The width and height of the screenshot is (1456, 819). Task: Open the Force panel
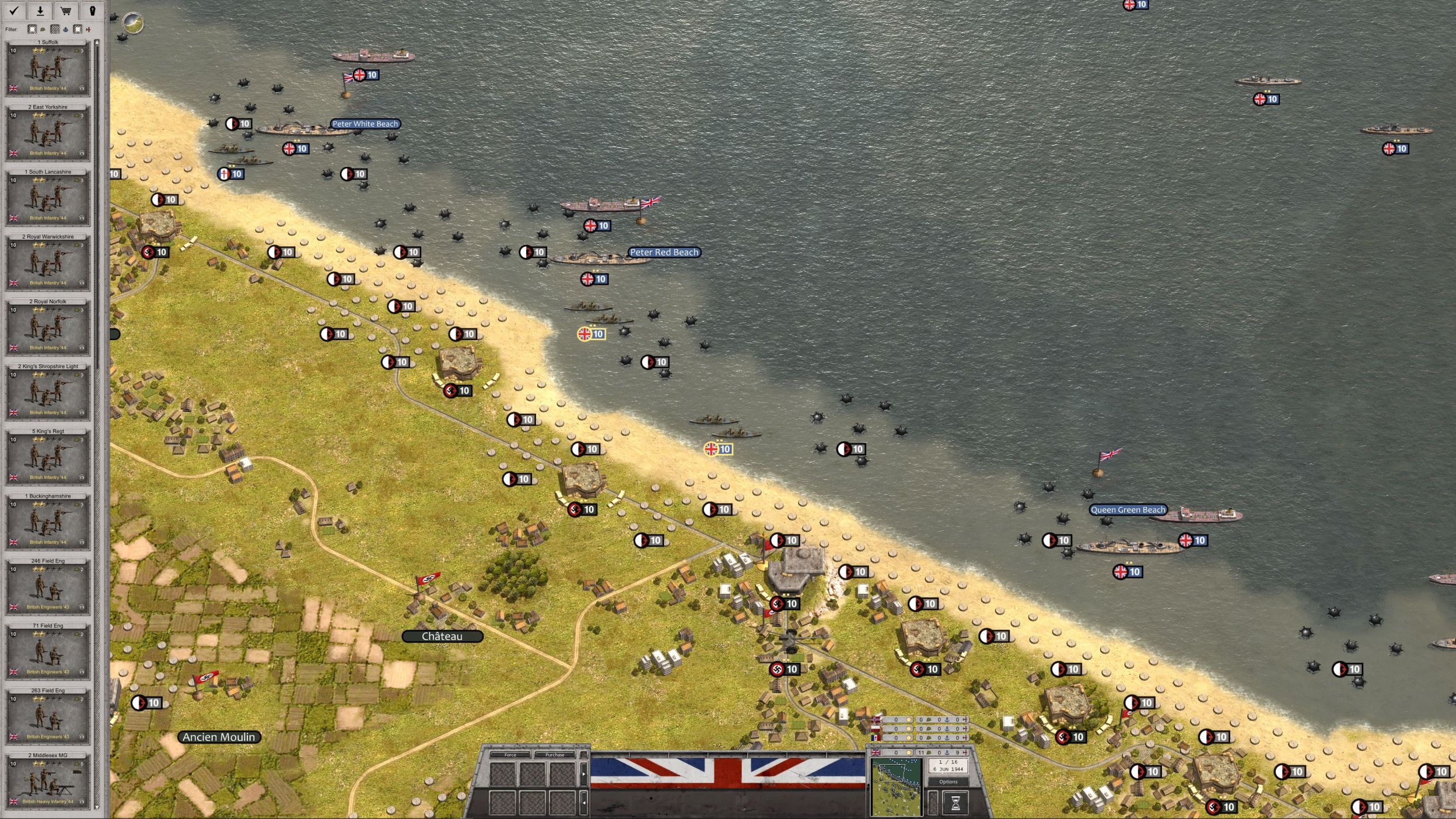[510, 755]
